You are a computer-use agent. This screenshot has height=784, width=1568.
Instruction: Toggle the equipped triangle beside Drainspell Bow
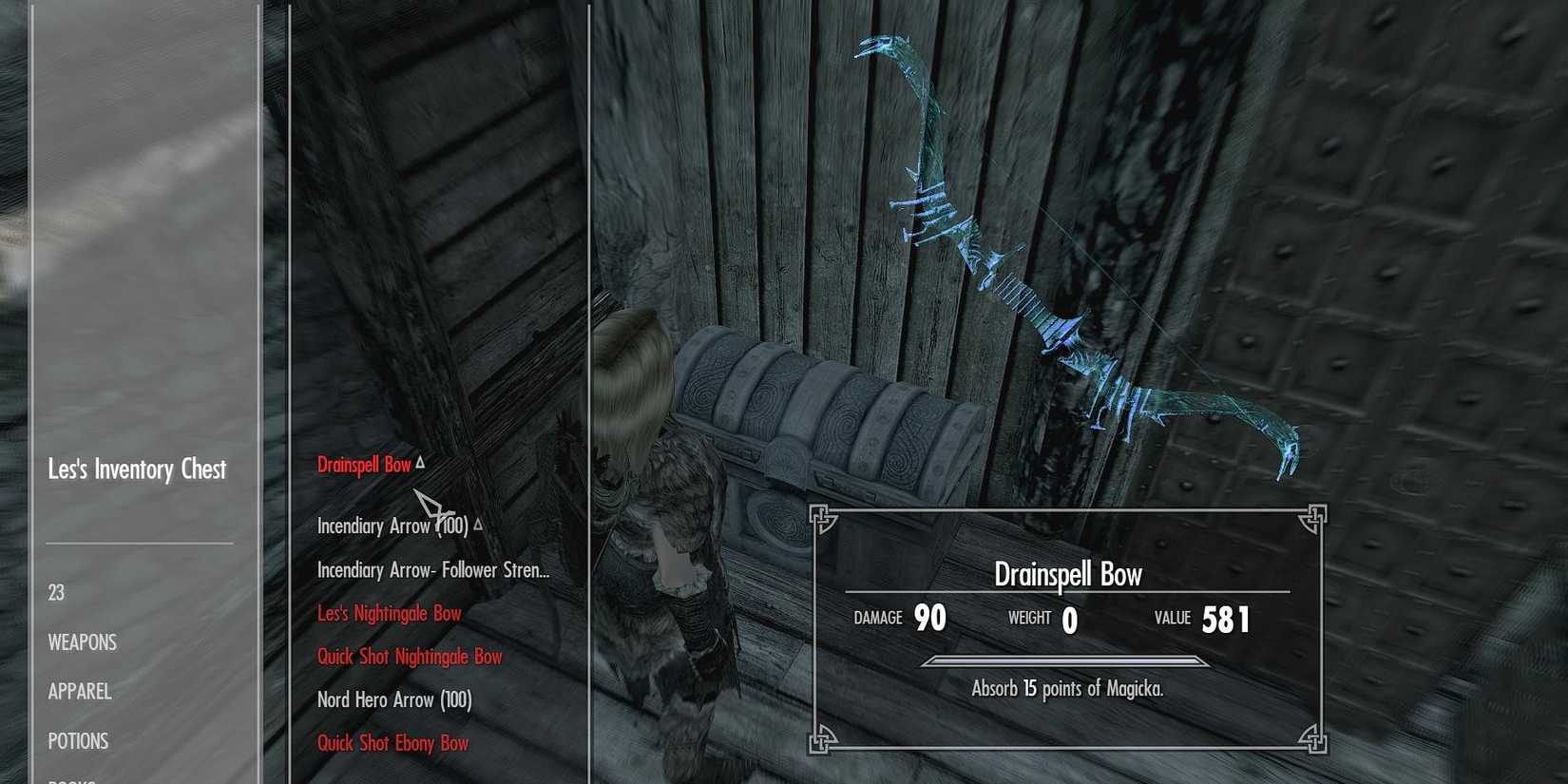point(420,463)
